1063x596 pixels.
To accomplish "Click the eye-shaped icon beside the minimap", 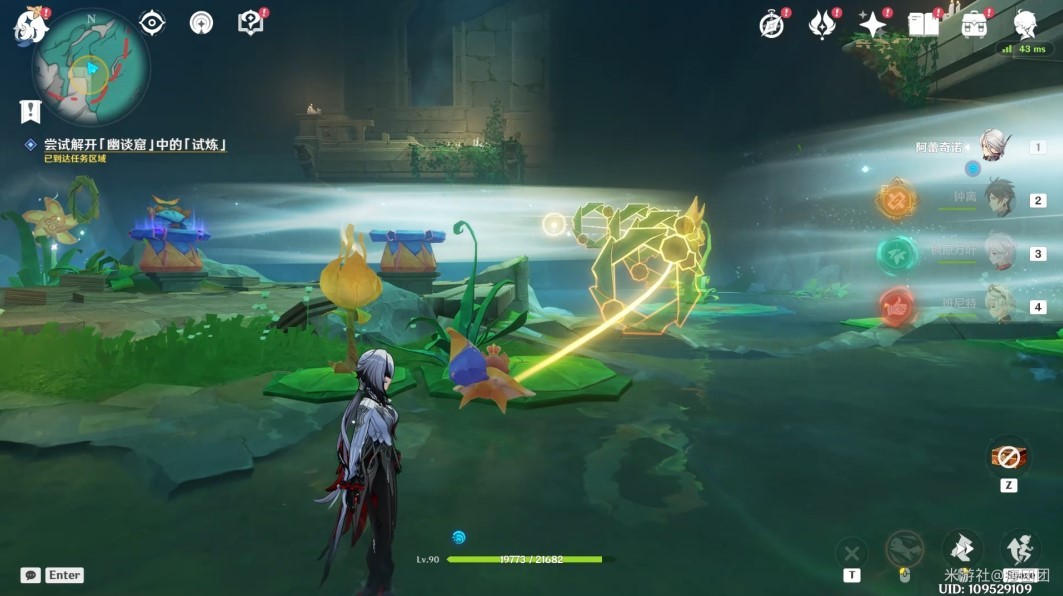I will pyautogui.click(x=153, y=23).
